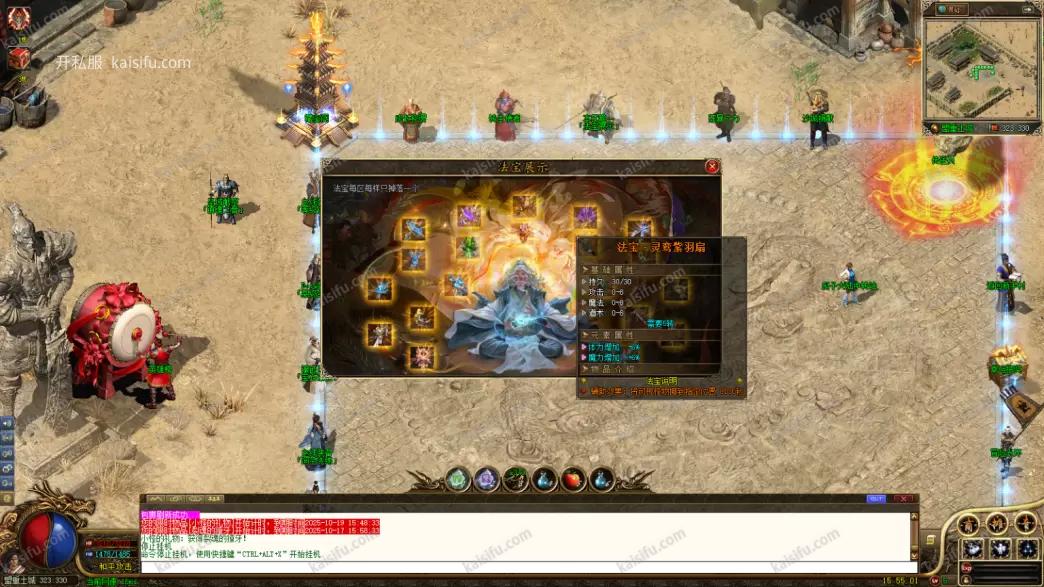
Task: Select the green crystal quick slot
Action: point(457,480)
